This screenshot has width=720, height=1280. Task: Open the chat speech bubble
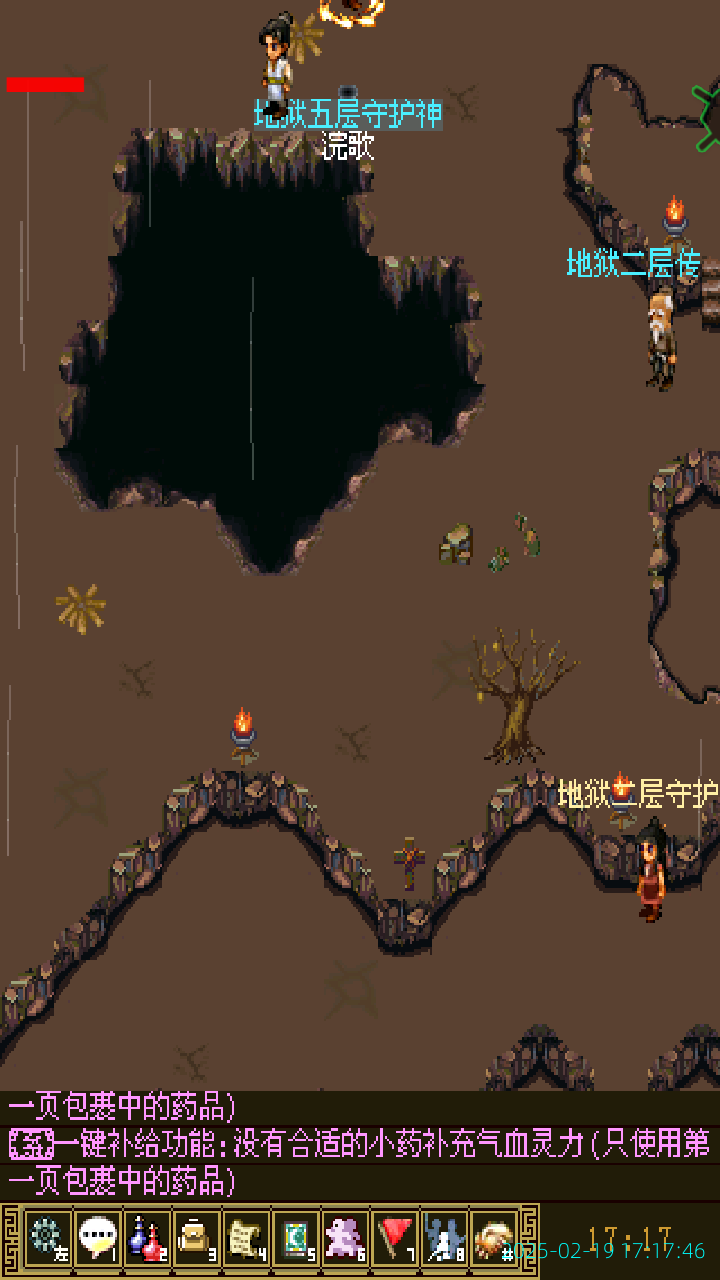pos(97,1238)
